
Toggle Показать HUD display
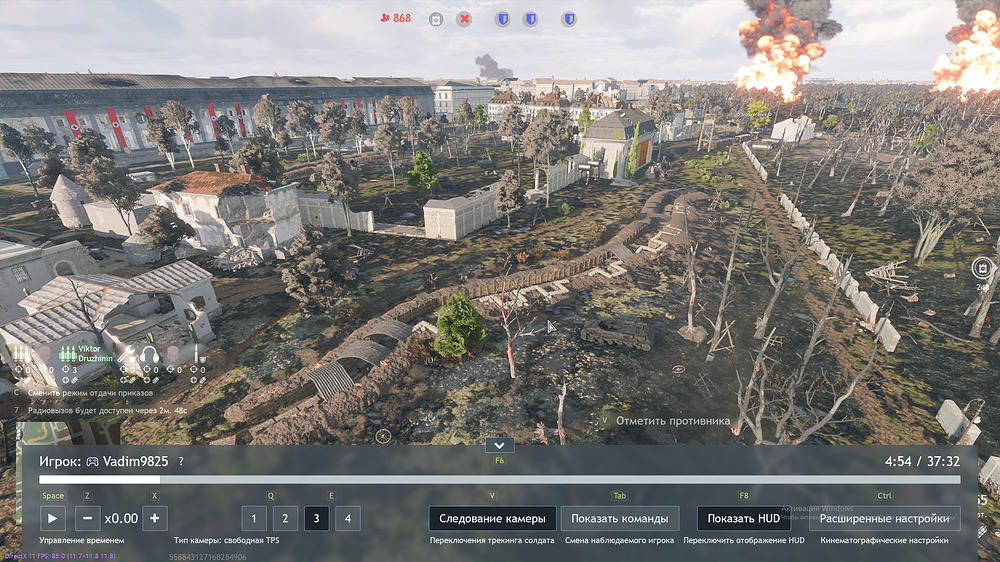(x=743, y=518)
